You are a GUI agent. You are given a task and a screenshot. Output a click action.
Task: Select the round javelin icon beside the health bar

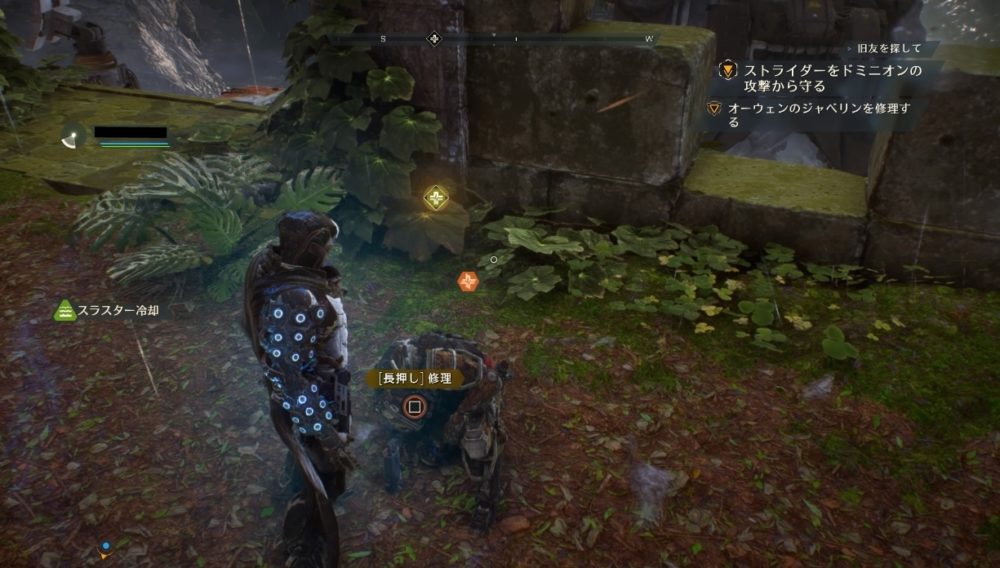tap(72, 135)
